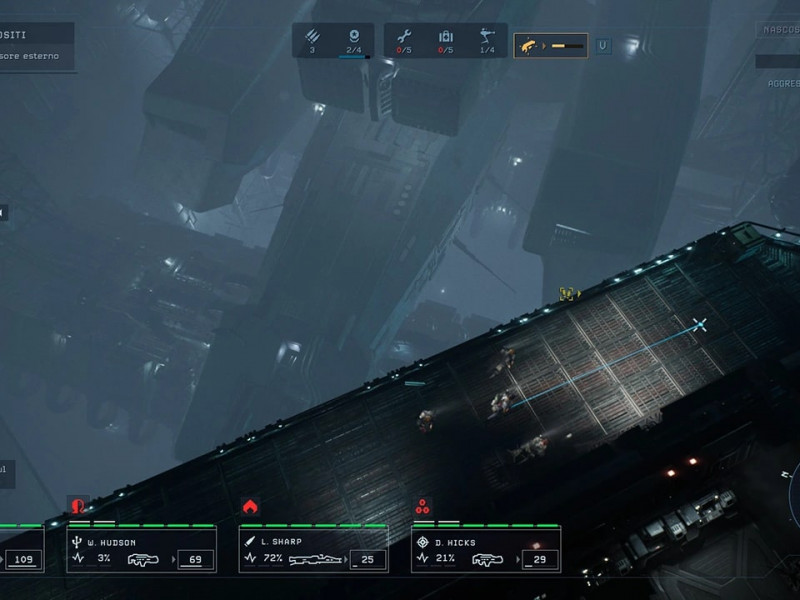Click the sentry gun resource icon

(487, 37)
